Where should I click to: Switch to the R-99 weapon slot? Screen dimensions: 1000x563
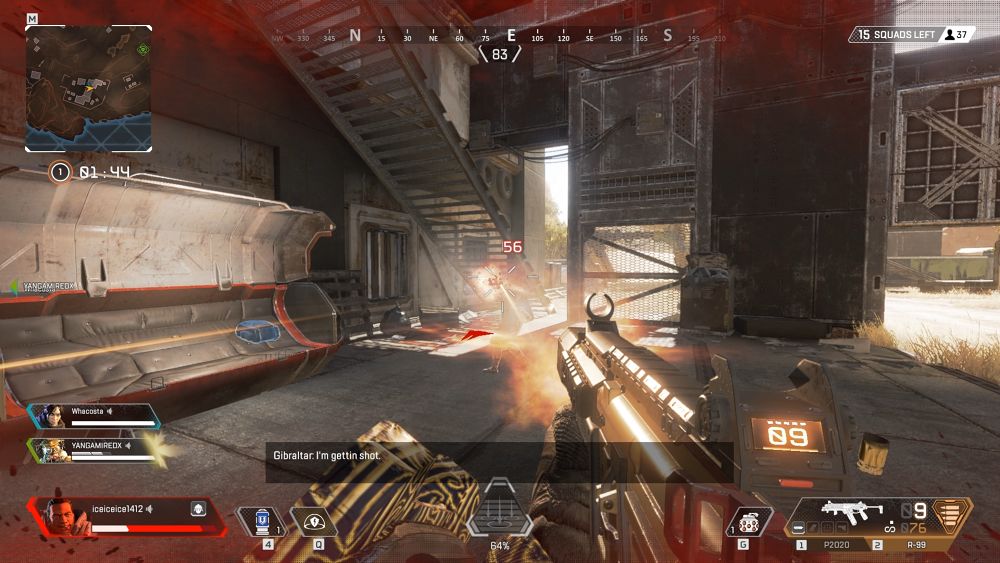[912, 545]
